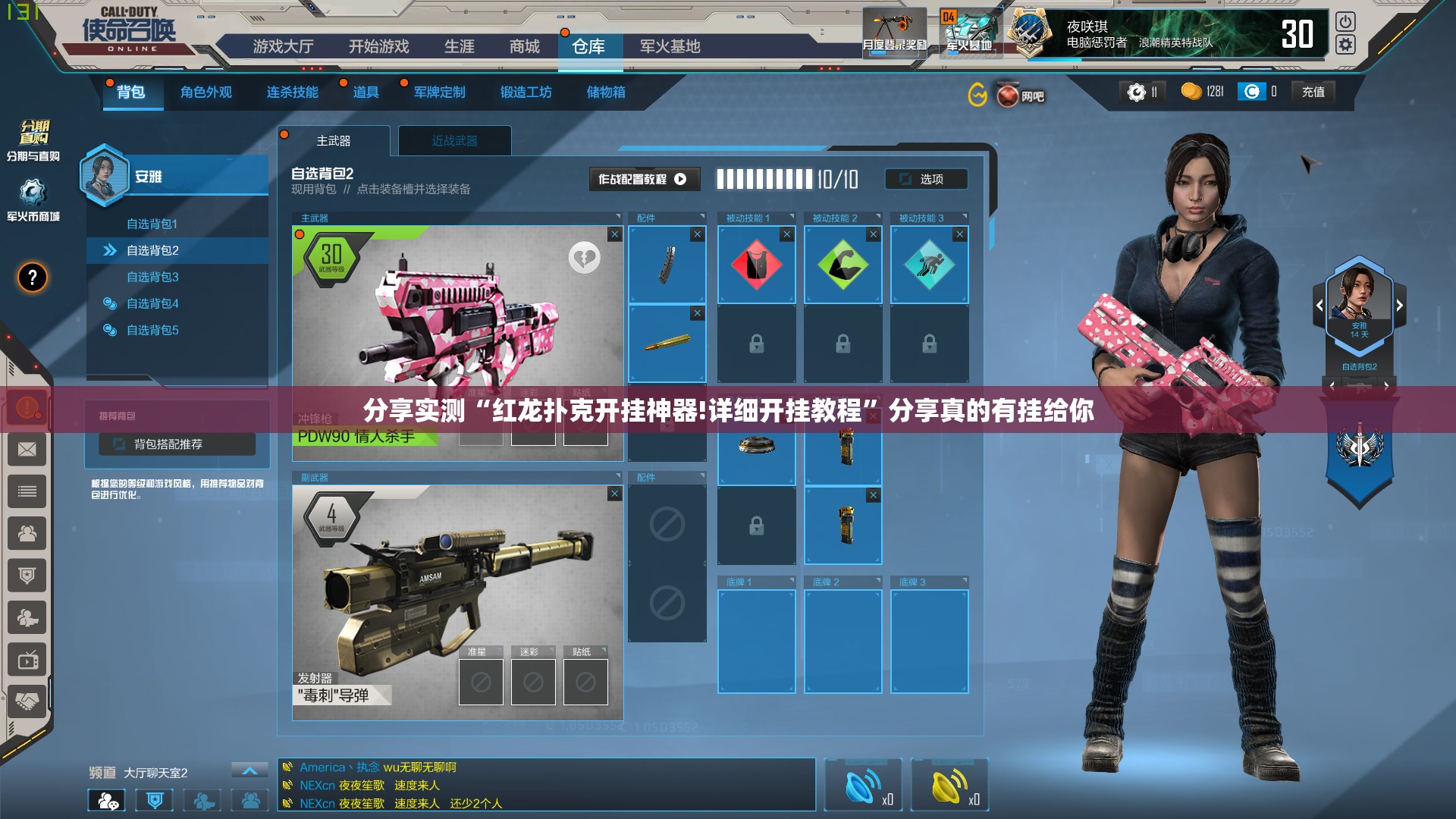This screenshot has height=819, width=1456.
Task: Click the 选项 options button
Action: click(x=926, y=180)
